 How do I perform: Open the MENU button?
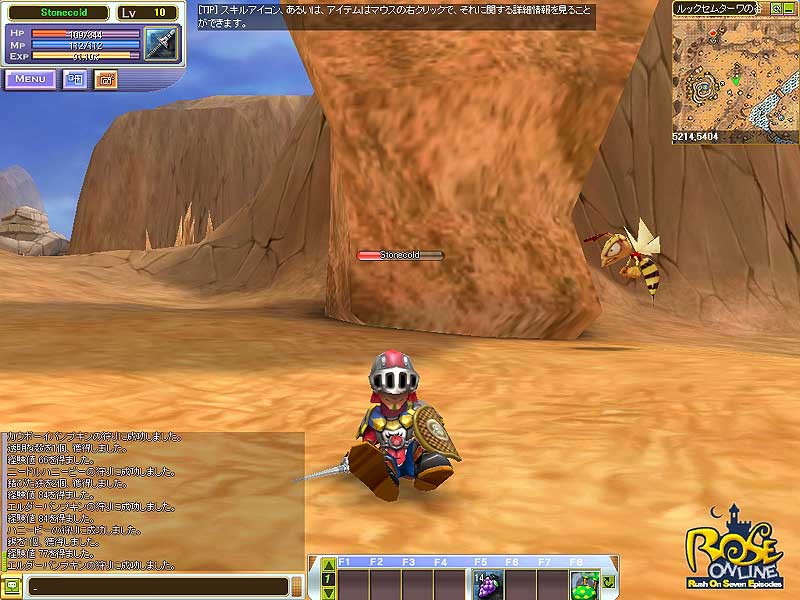[x=30, y=79]
